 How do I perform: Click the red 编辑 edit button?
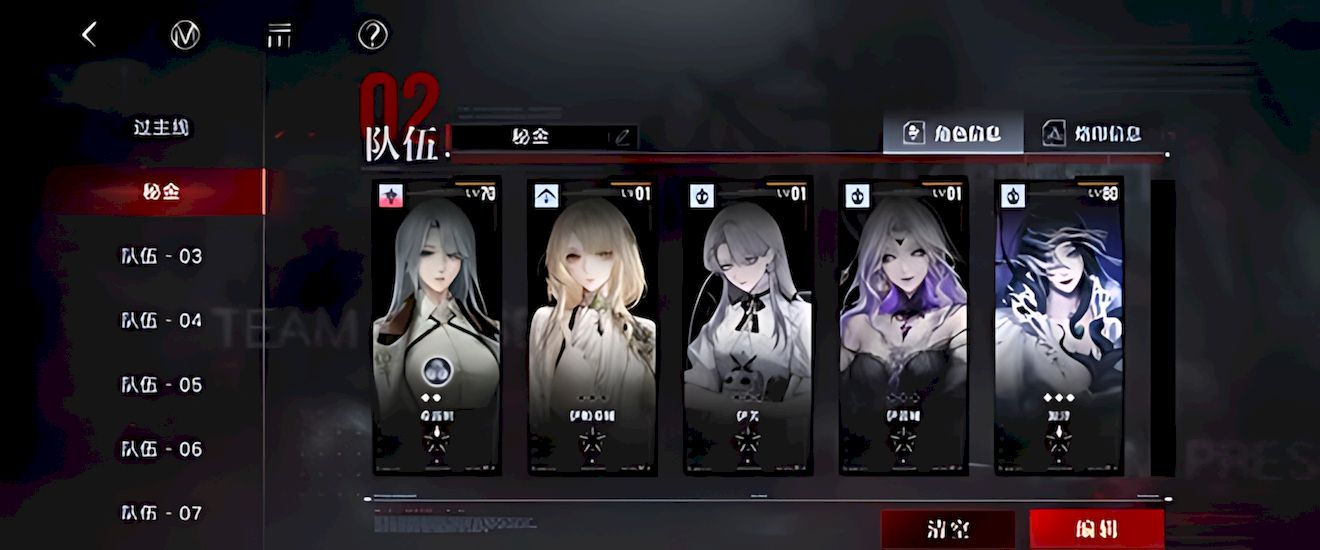tap(1096, 528)
